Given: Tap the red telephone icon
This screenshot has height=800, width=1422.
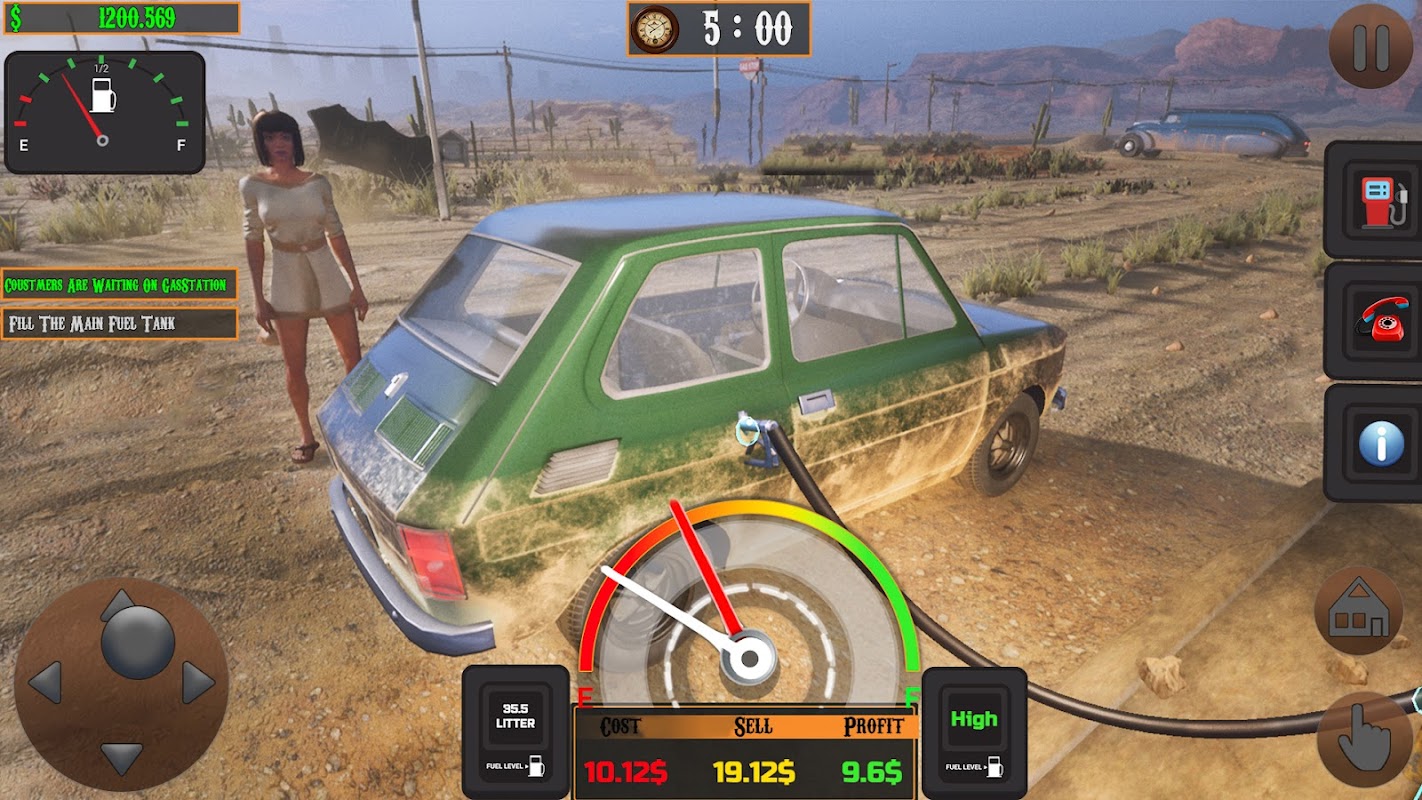Looking at the screenshot, I should tap(1380, 320).
